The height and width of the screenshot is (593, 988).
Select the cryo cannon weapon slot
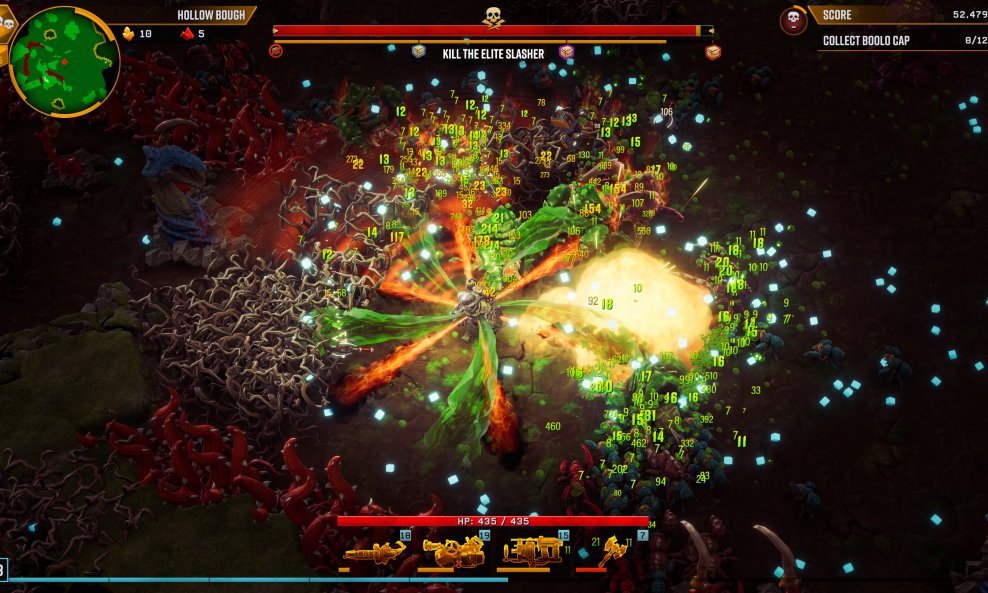[453, 551]
